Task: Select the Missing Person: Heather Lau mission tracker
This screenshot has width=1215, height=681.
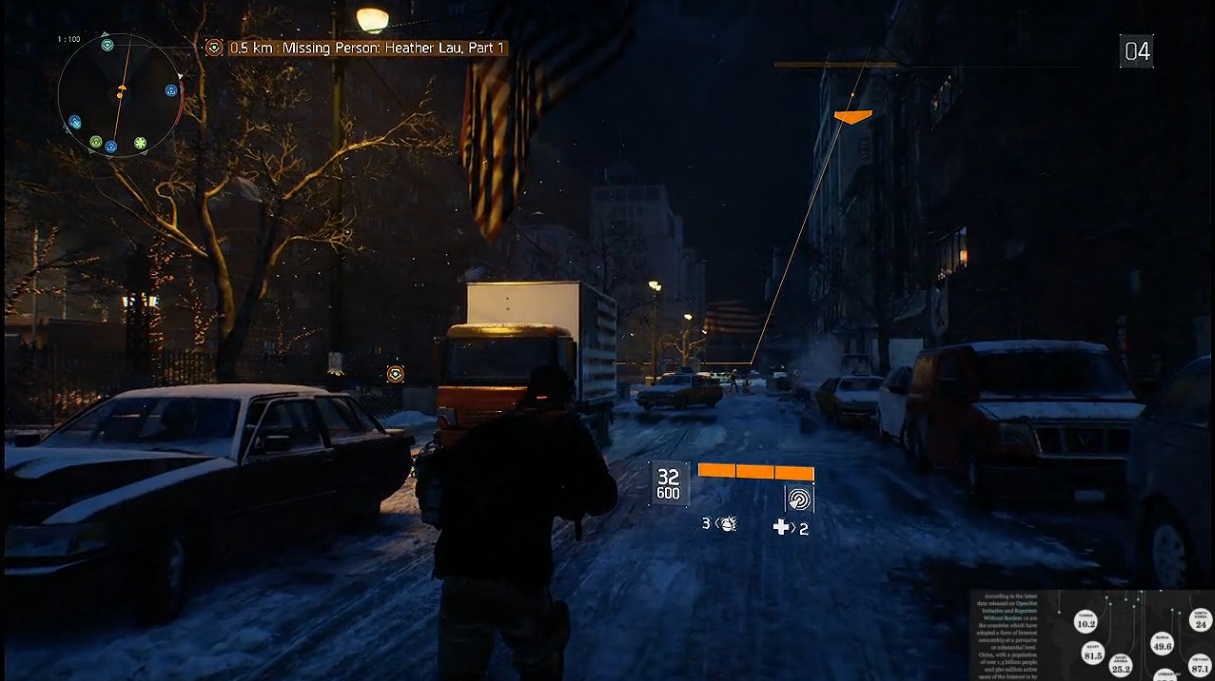Action: [x=368, y=48]
